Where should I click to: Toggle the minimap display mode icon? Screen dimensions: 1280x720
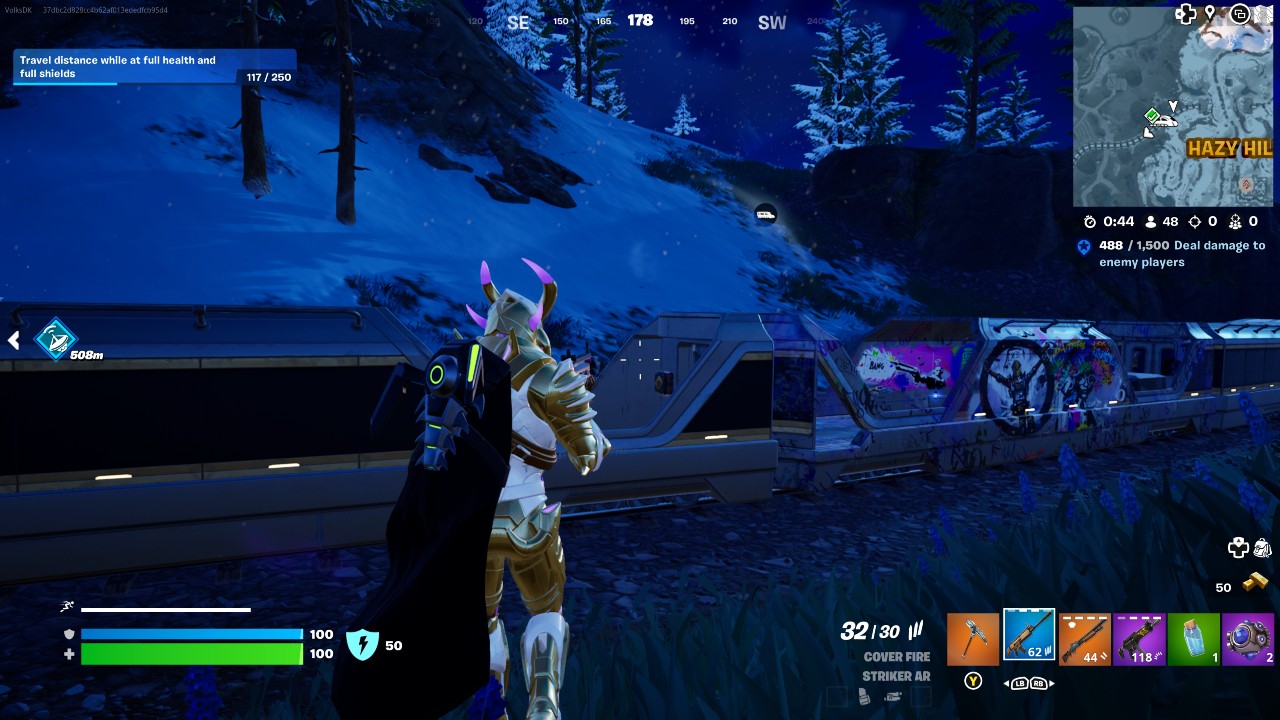point(1240,15)
